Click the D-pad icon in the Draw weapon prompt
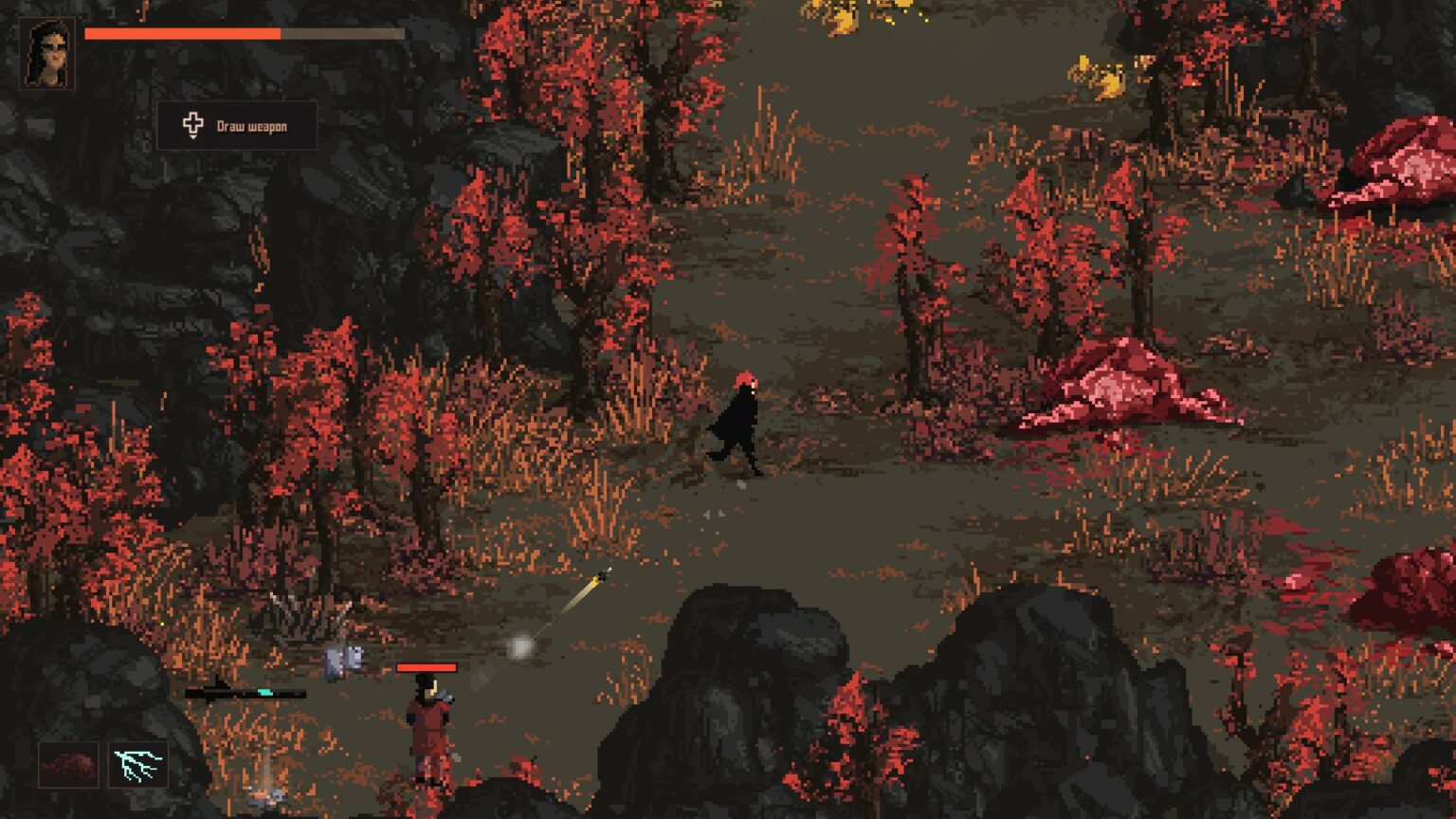The height and width of the screenshot is (819, 1456). [193, 124]
